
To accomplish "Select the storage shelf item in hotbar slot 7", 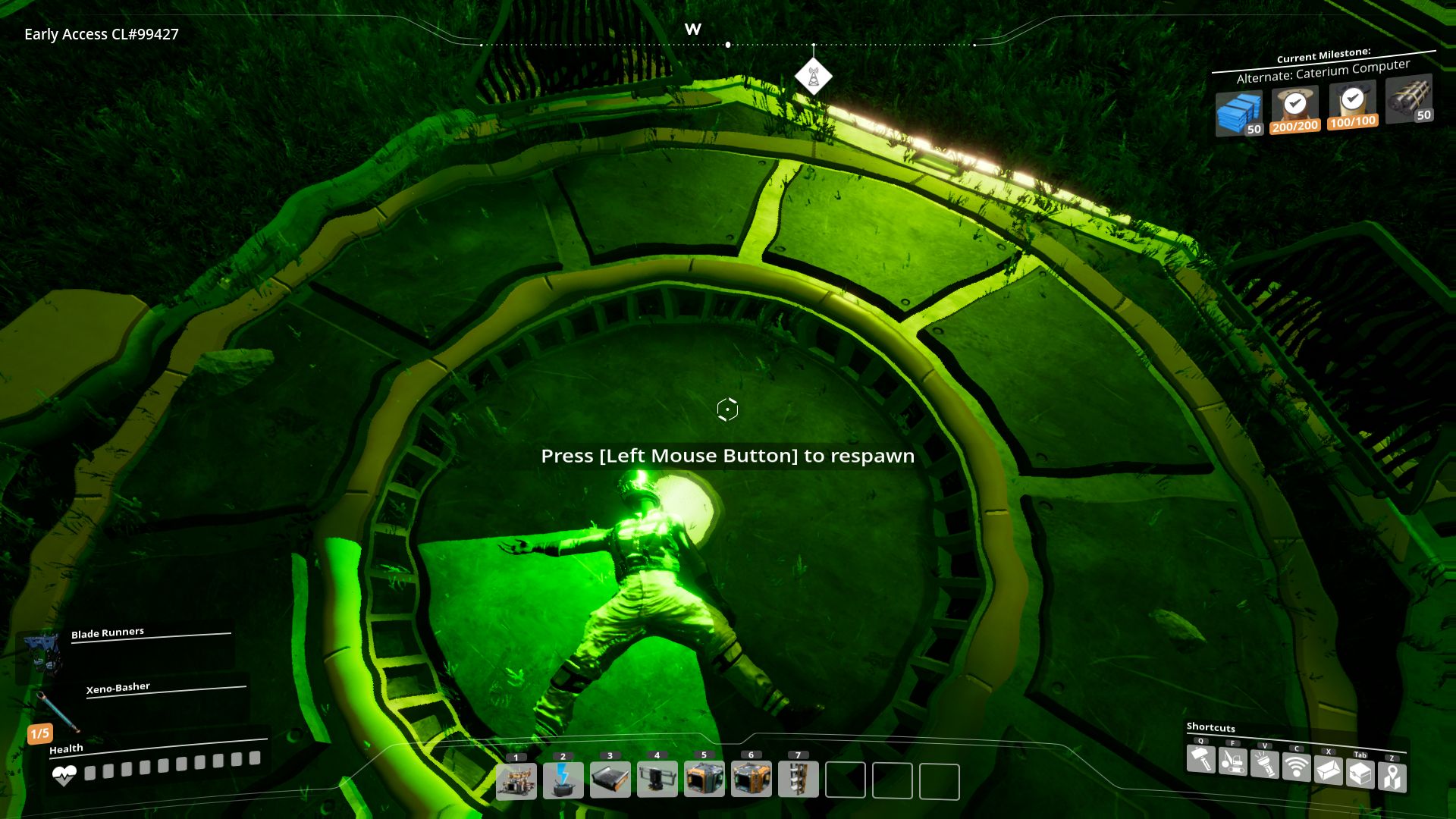I will (799, 780).
